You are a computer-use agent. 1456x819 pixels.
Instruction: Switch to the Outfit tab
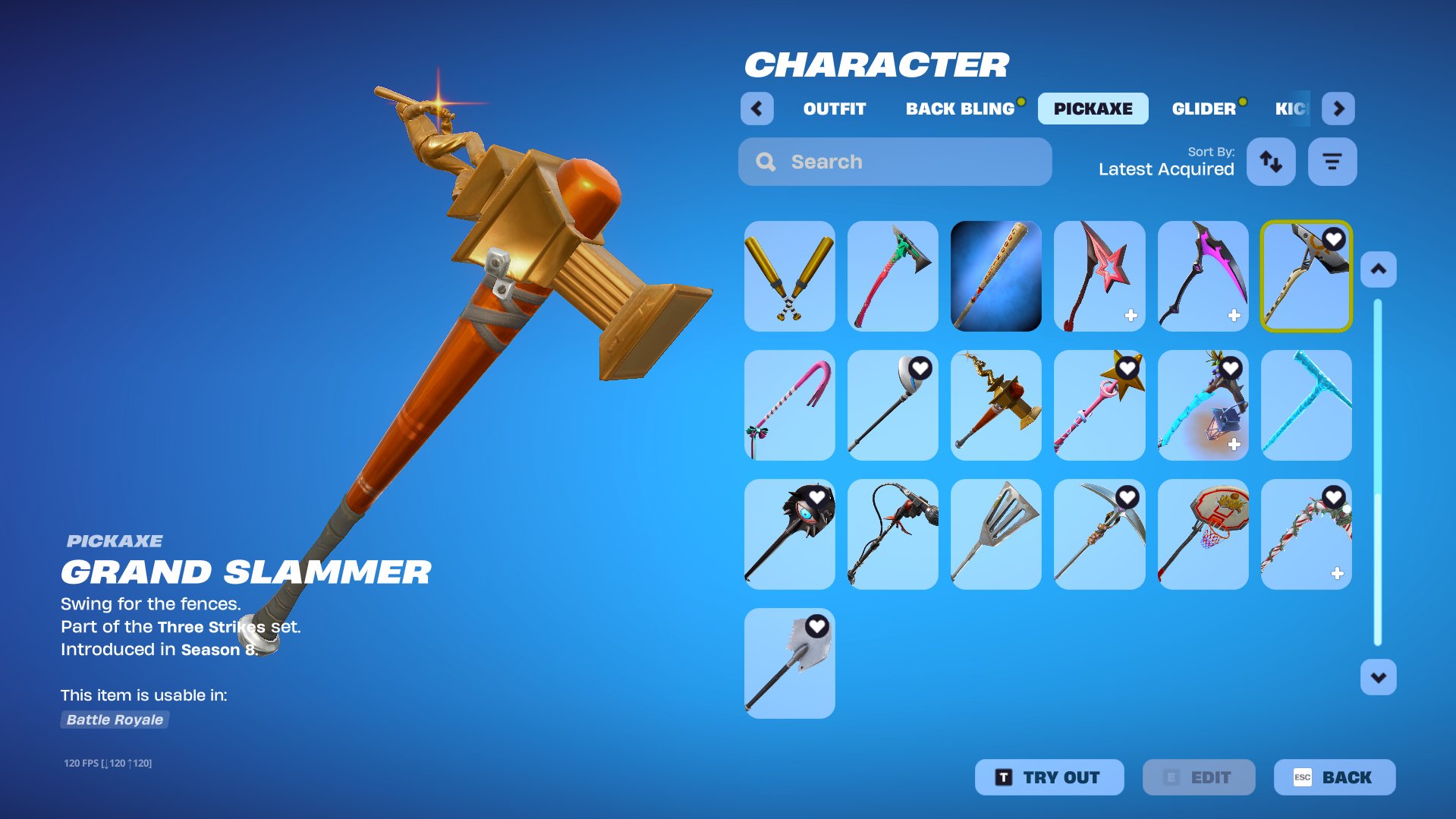tap(834, 109)
